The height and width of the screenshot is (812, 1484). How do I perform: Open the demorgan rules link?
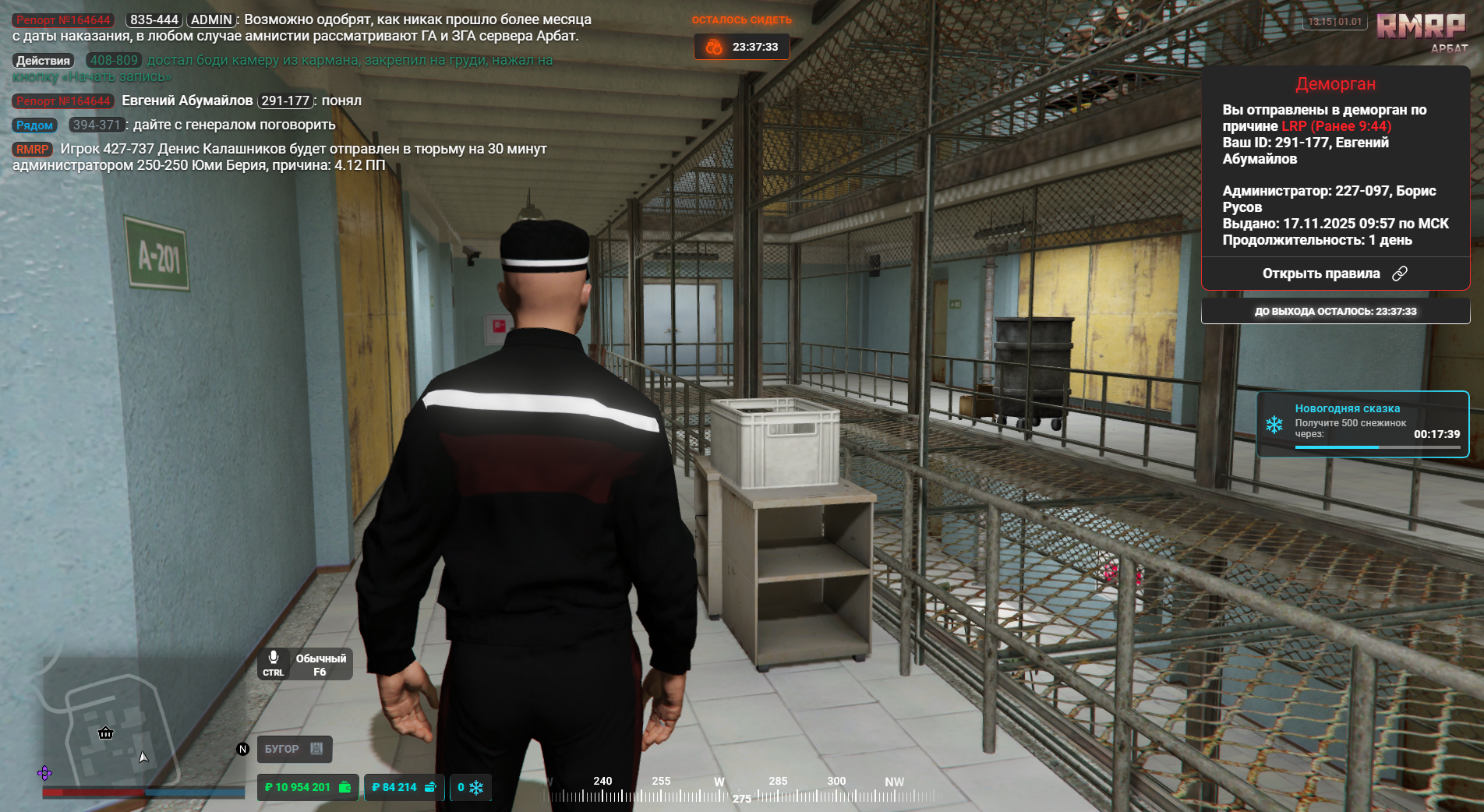tap(1334, 274)
